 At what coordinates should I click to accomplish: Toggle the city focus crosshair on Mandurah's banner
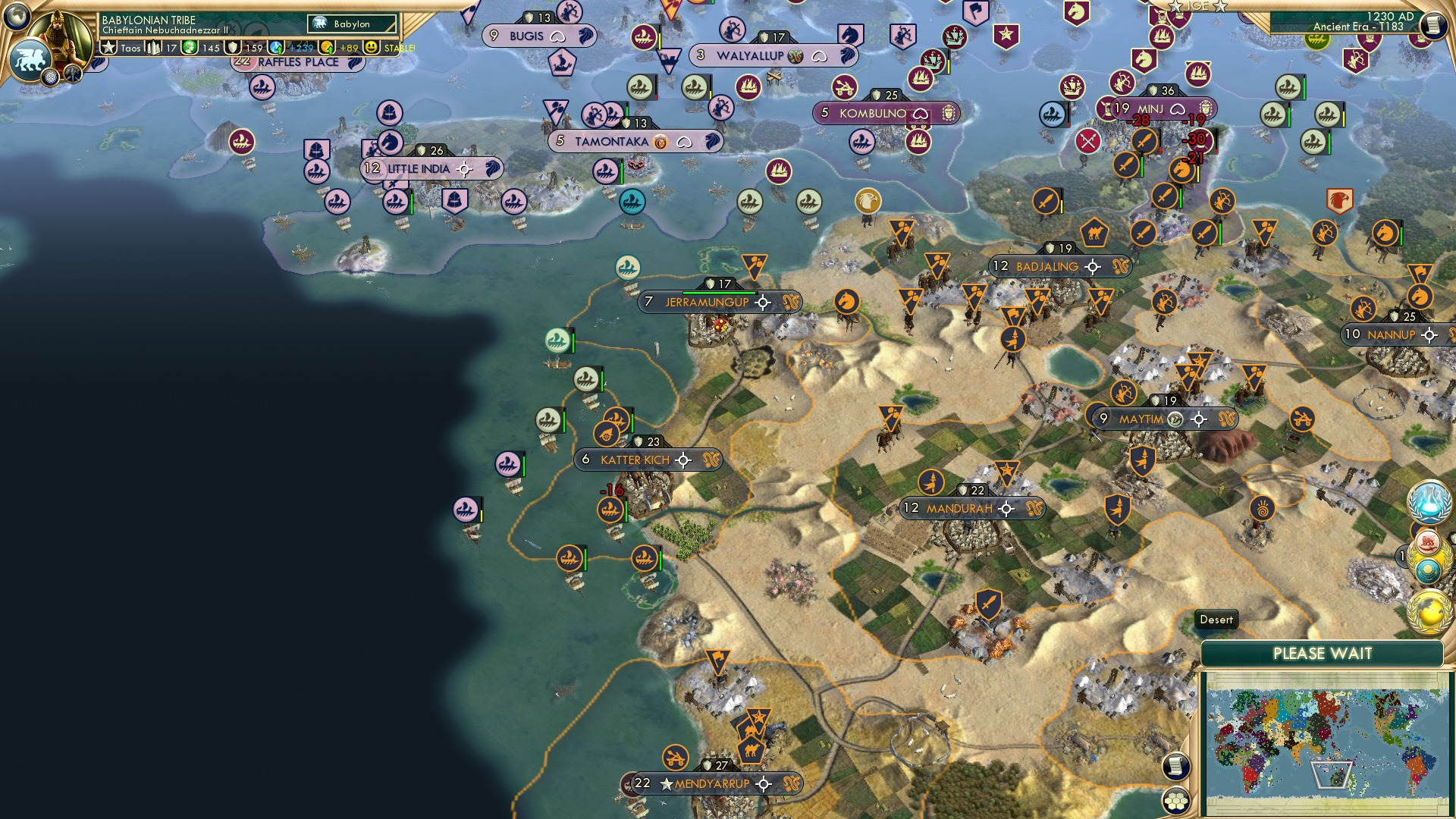click(x=1006, y=509)
